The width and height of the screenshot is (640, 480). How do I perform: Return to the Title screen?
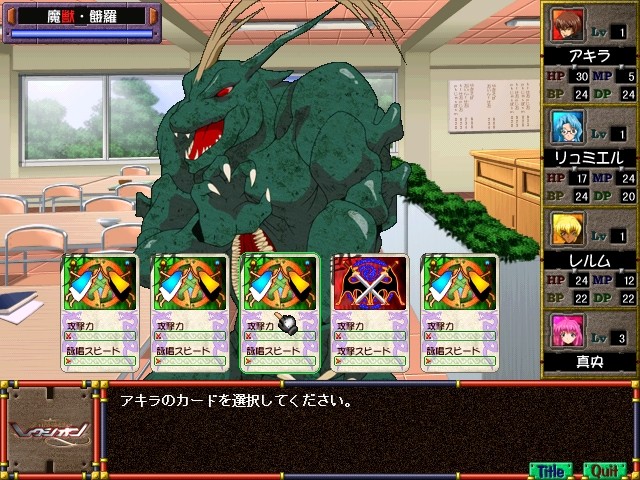[x=549, y=468]
